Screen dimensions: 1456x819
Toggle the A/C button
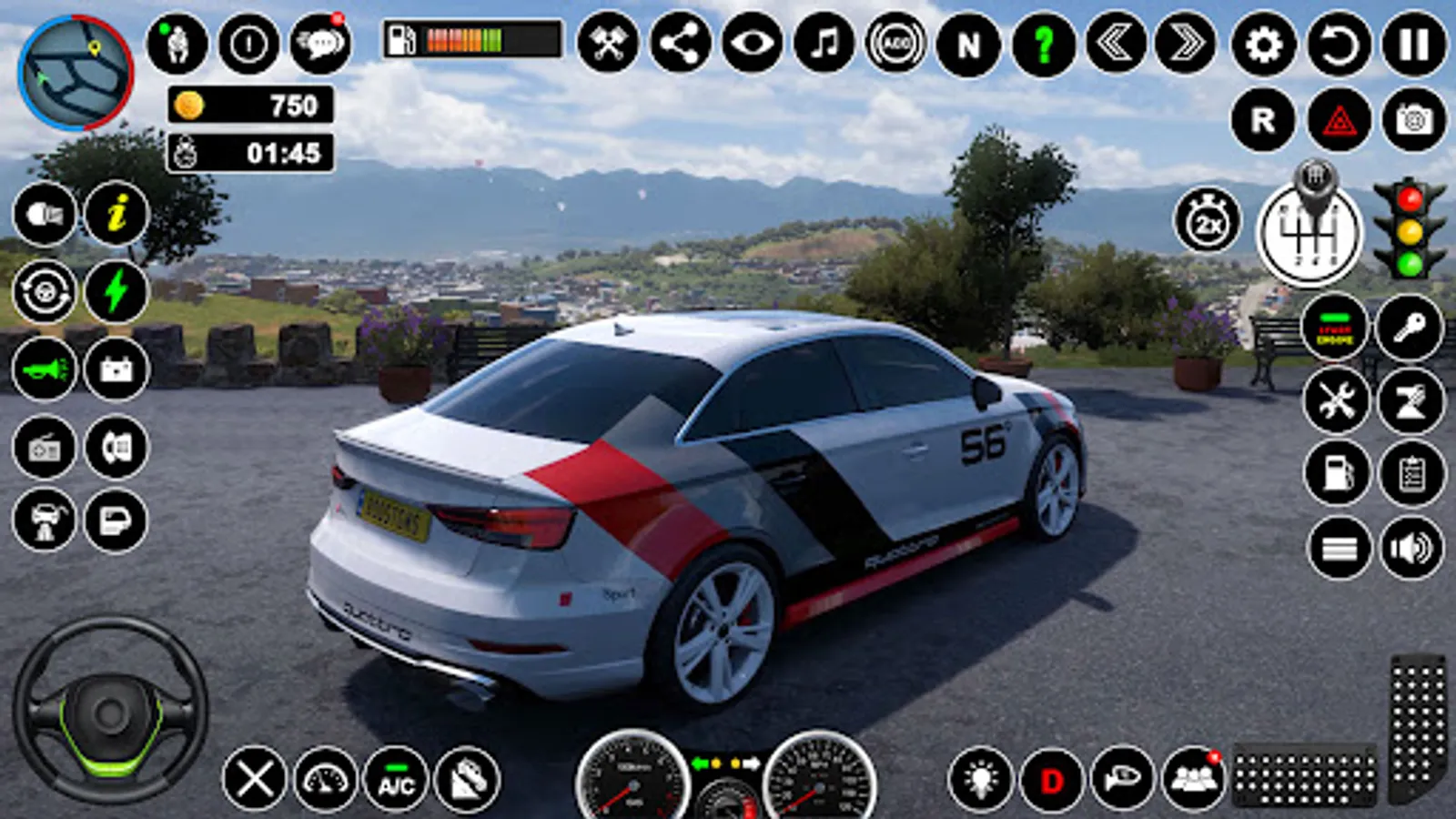pyautogui.click(x=396, y=780)
